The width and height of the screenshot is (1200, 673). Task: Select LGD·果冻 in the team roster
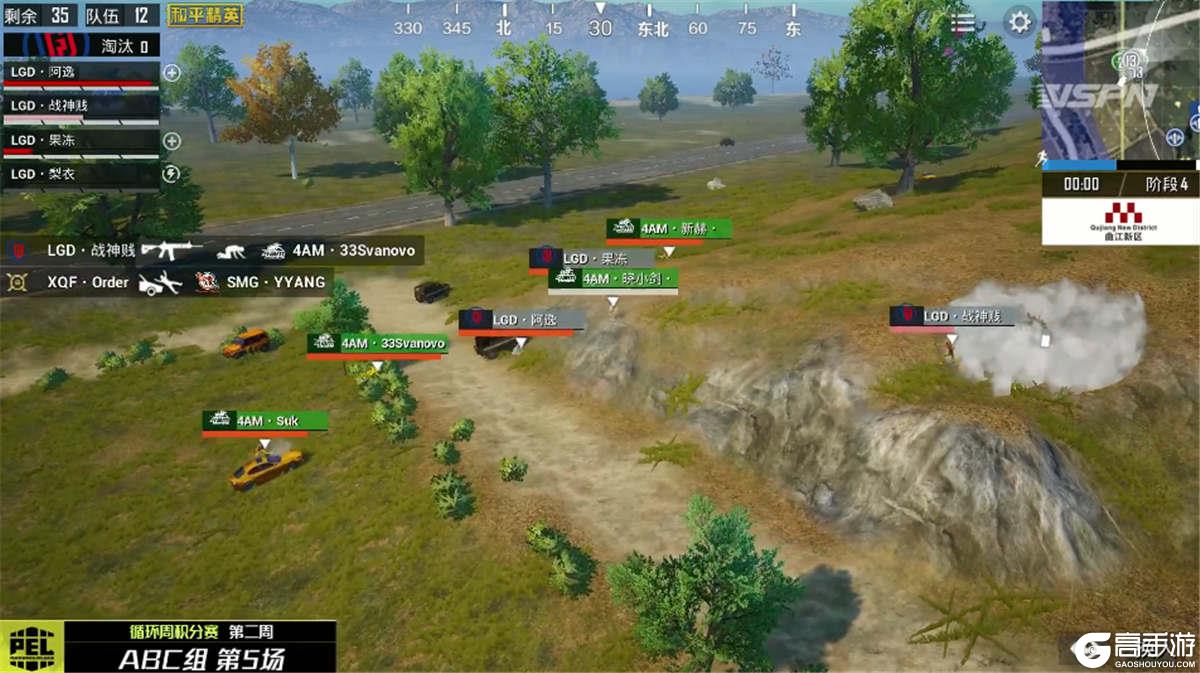point(80,141)
